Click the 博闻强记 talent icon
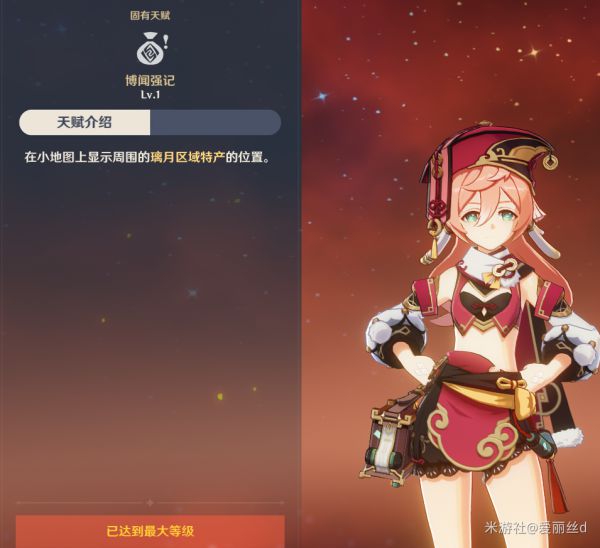Viewport: 600px width, 548px height. pyautogui.click(x=150, y=47)
